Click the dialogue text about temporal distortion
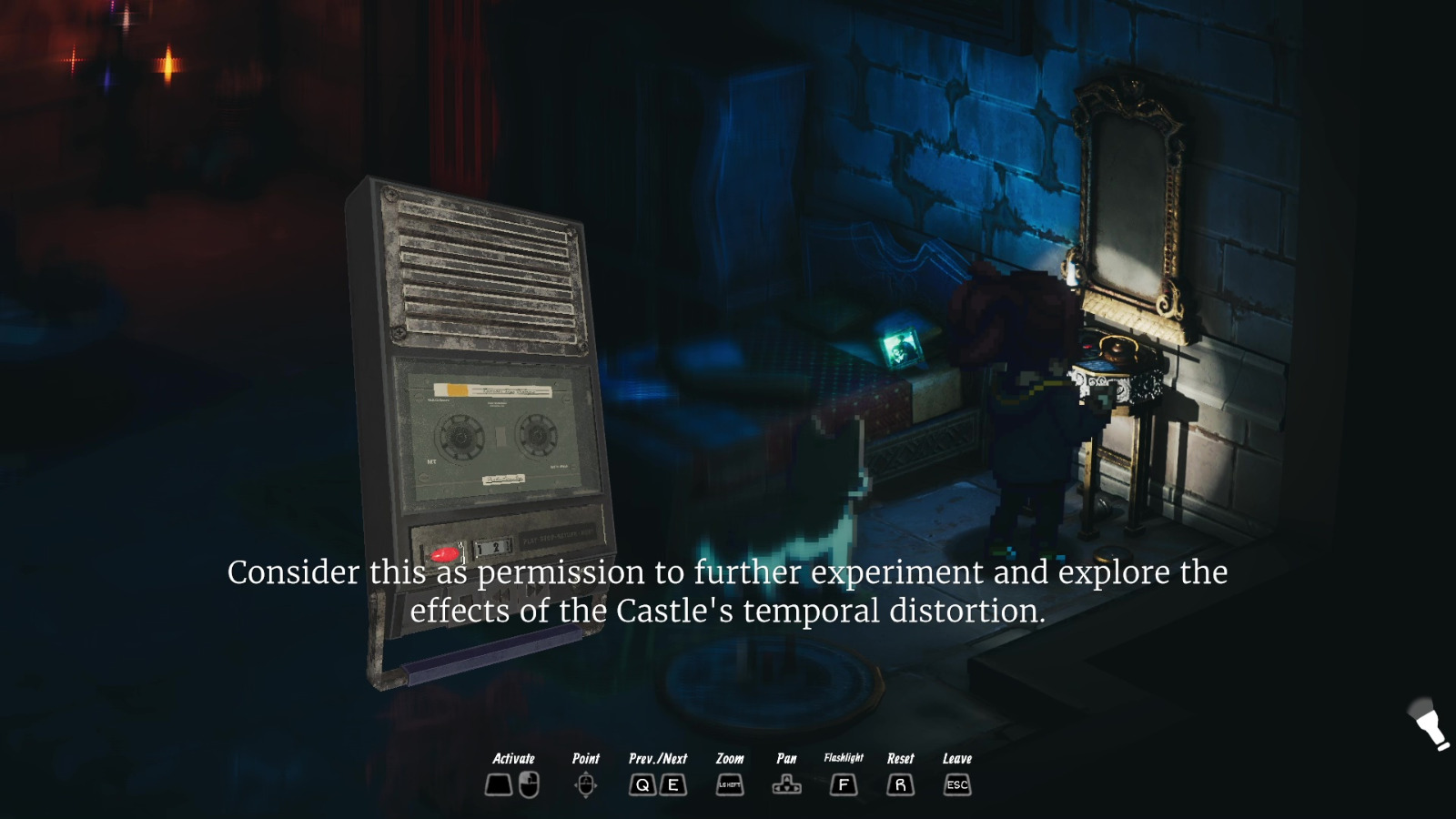 [x=728, y=591]
